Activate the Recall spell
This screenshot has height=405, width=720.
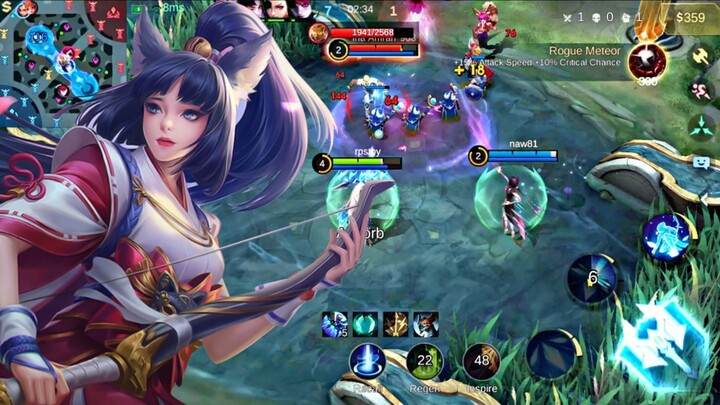[x=367, y=361]
